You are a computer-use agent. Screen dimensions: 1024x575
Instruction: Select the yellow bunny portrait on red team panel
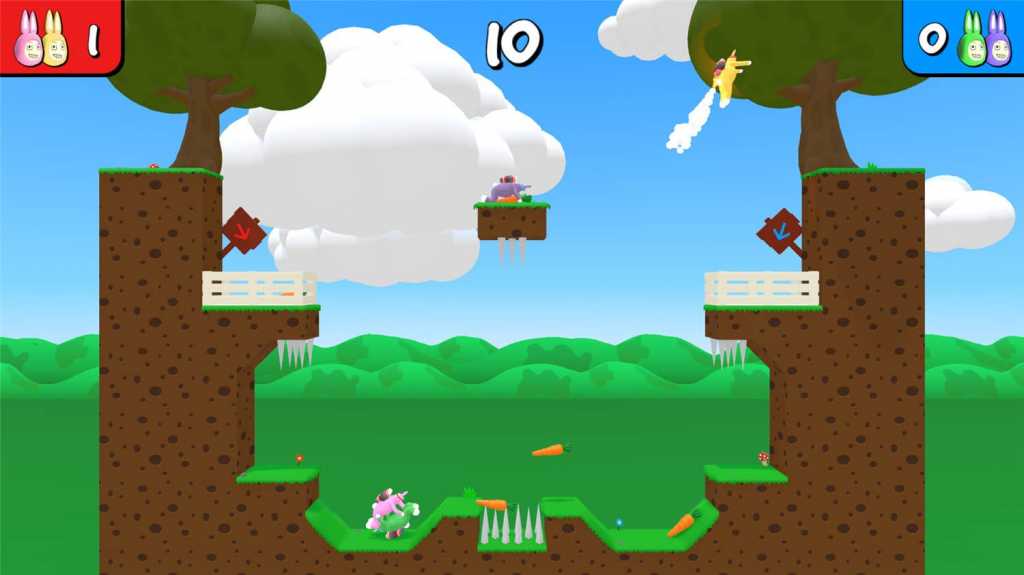tap(54, 43)
